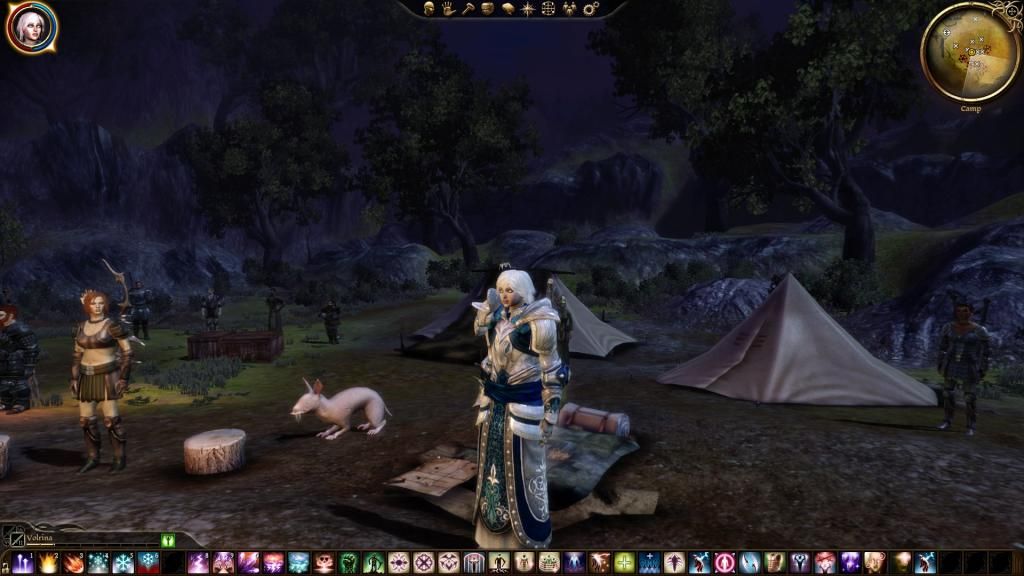The width and height of the screenshot is (1024, 576).
Task: Activate the green clenched fist spell
Action: [x=348, y=563]
